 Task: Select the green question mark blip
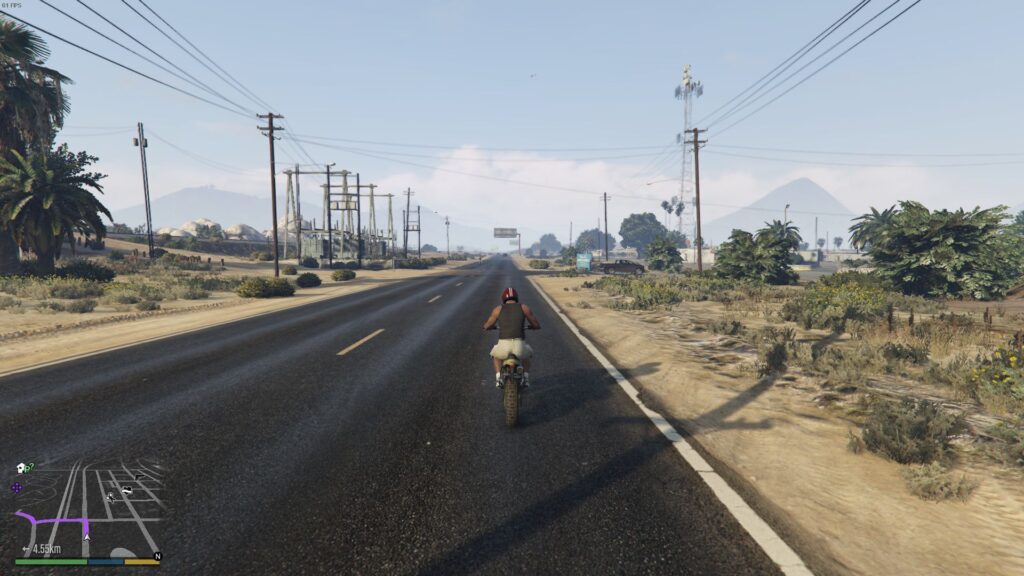[30, 466]
